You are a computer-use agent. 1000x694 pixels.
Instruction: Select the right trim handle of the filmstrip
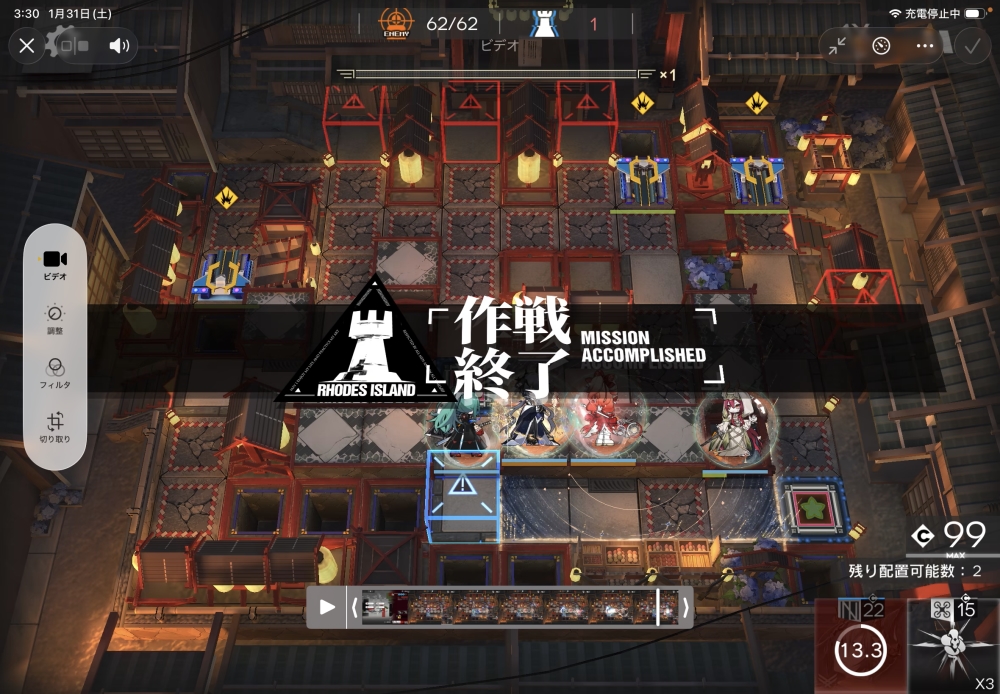pyautogui.click(x=686, y=607)
